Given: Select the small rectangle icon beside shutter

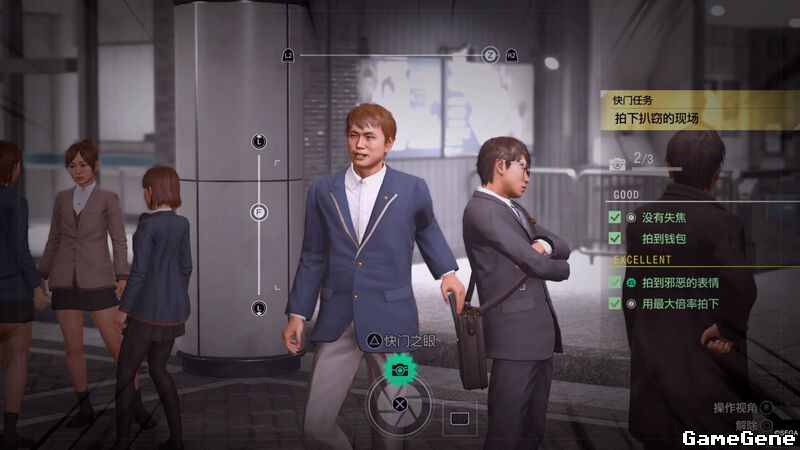Looking at the screenshot, I should click(459, 417).
